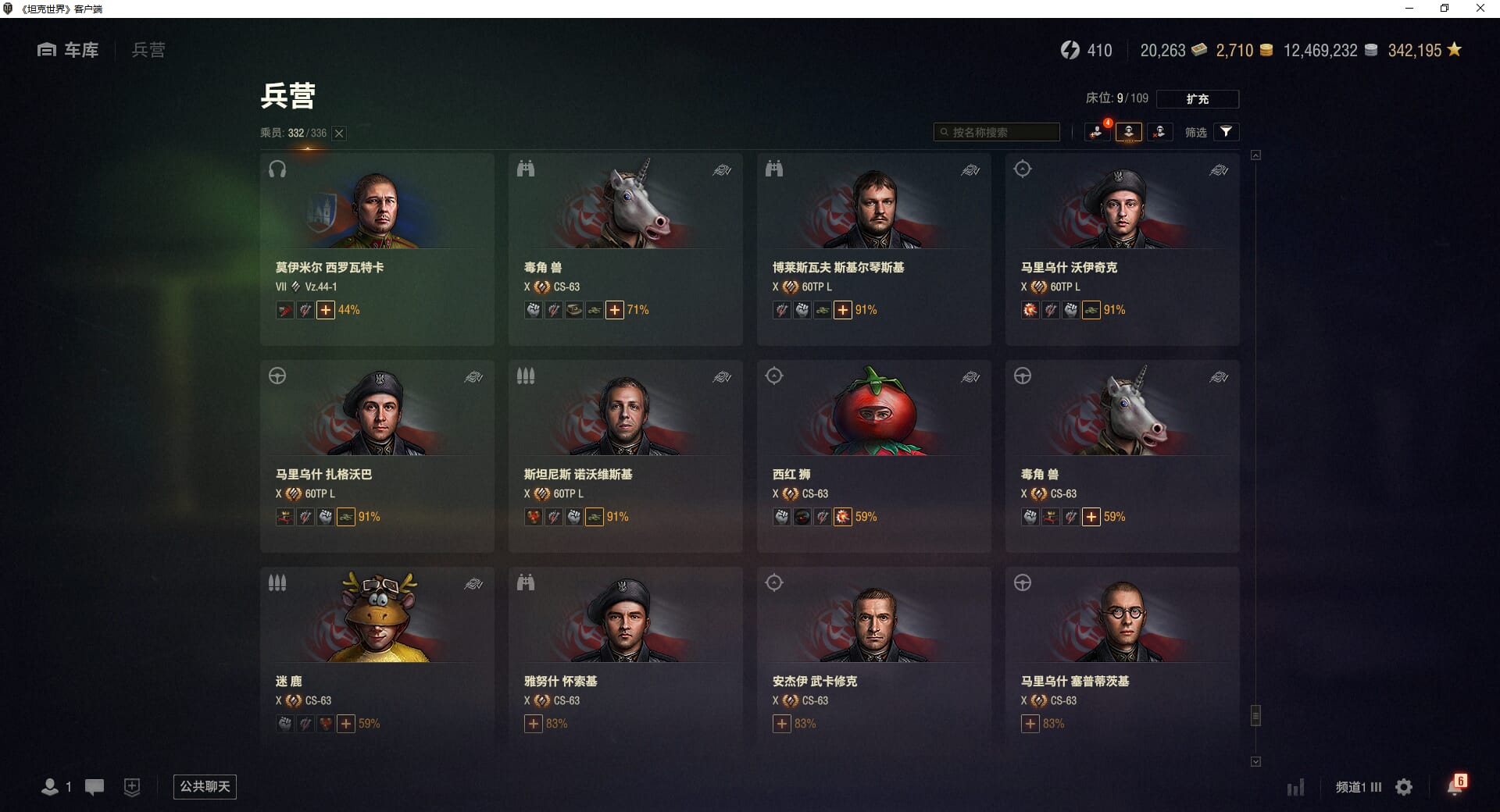Clear the 乘员 crew count filter X

(339, 134)
